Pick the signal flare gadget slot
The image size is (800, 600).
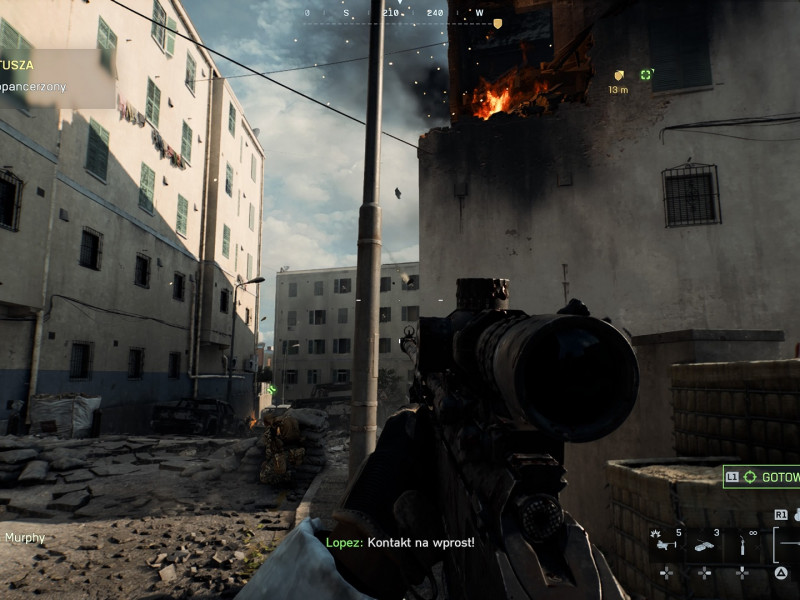(x=742, y=546)
